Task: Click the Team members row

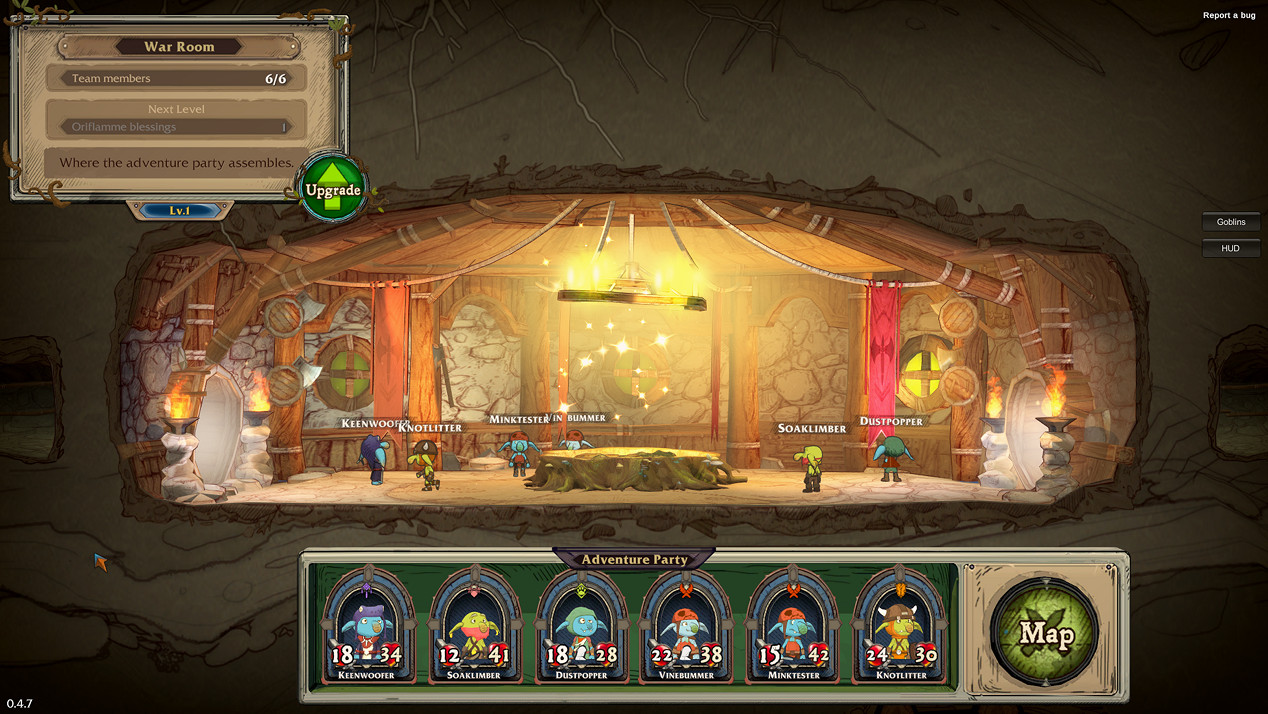Action: [177, 78]
